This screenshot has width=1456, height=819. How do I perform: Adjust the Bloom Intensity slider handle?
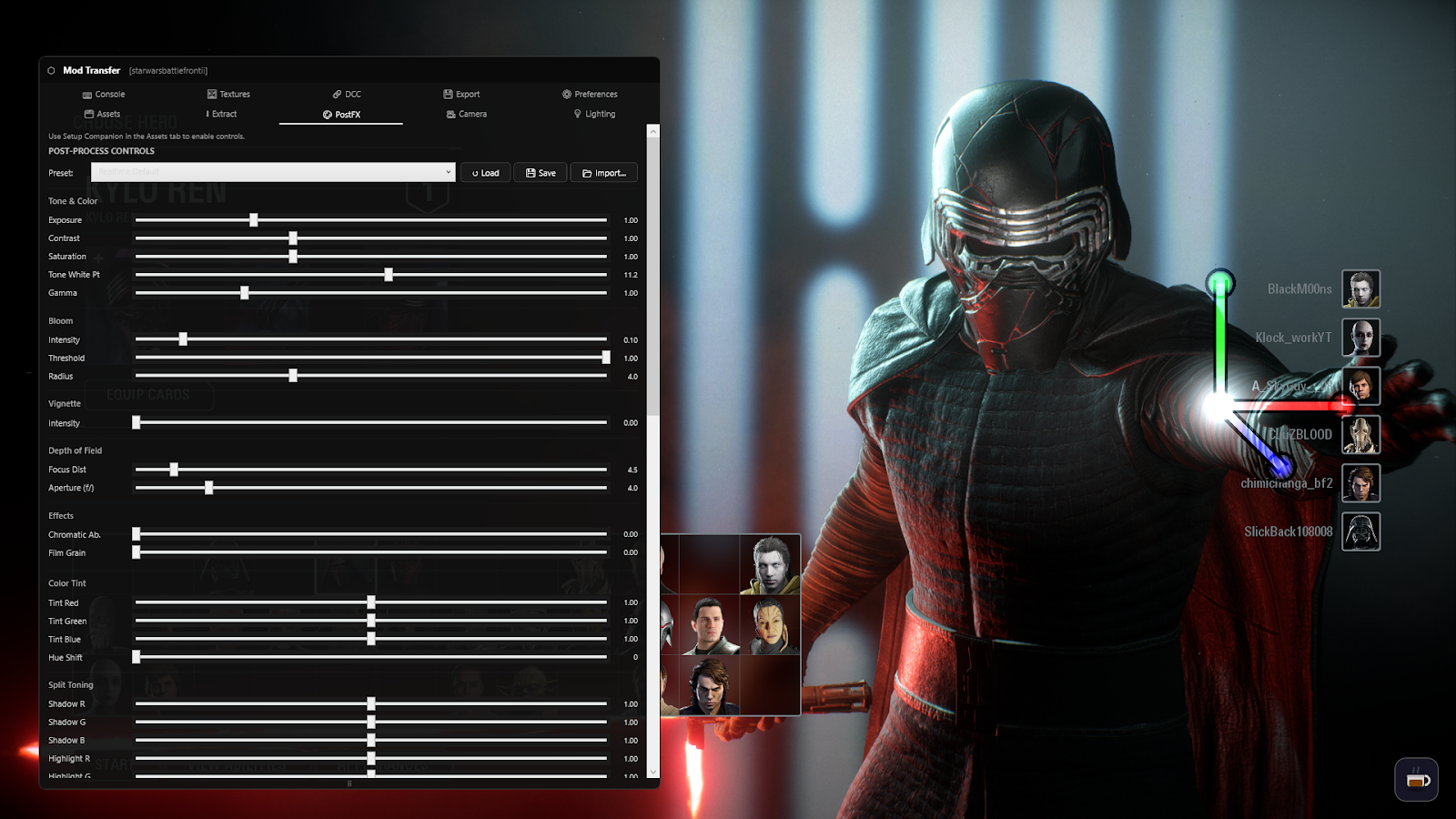point(183,339)
